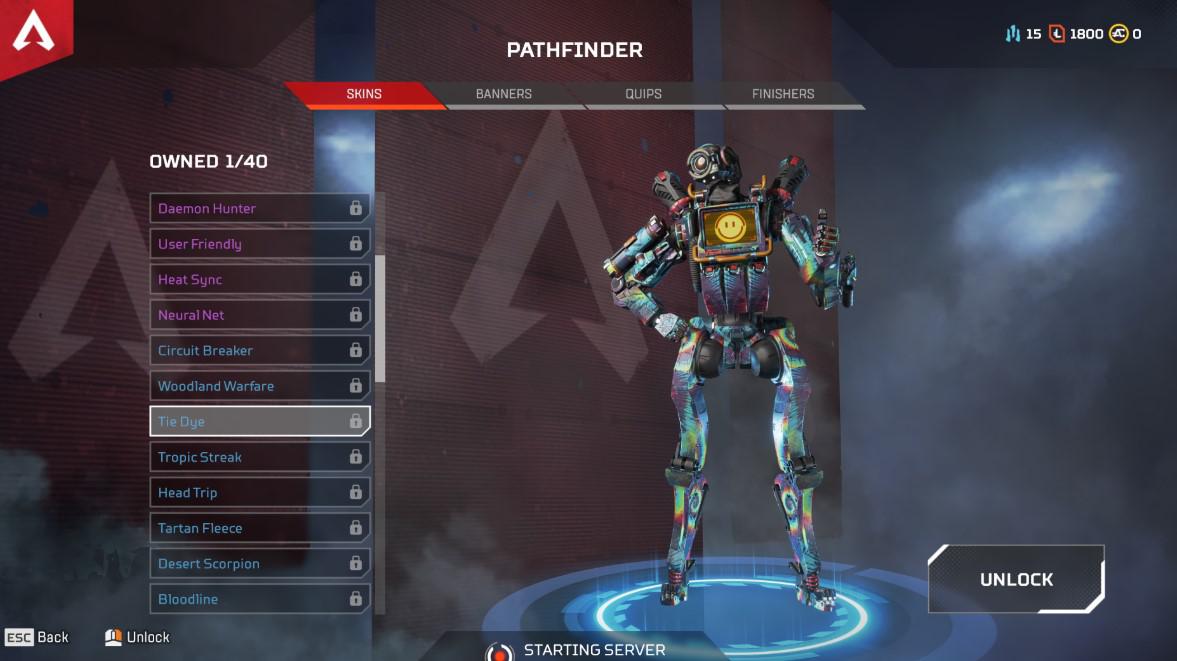Viewport: 1177px width, 661px height.
Task: Open the Banners tab
Action: pyautogui.click(x=503, y=94)
